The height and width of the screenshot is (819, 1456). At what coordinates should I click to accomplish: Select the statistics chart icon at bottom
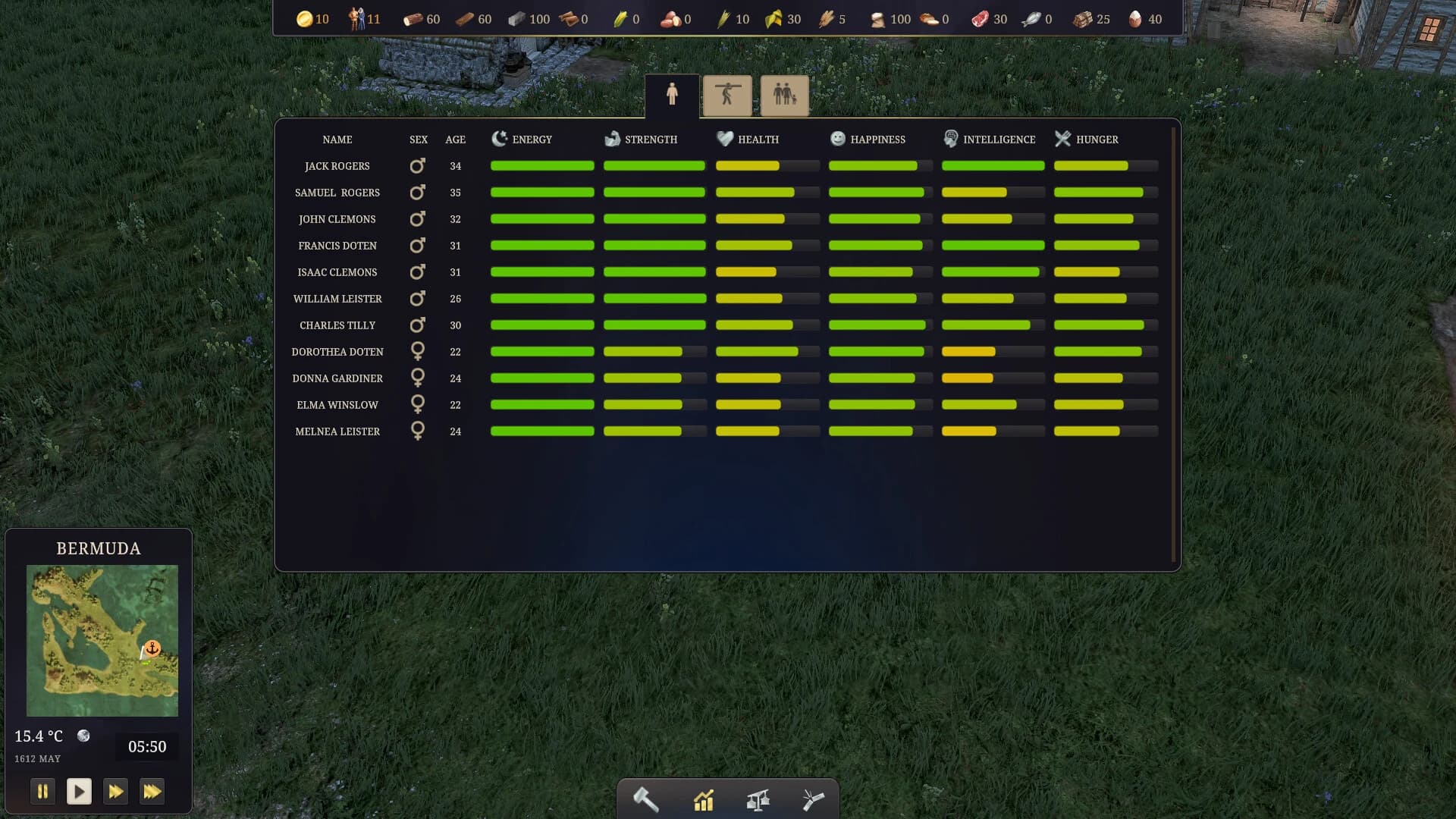coord(704,799)
